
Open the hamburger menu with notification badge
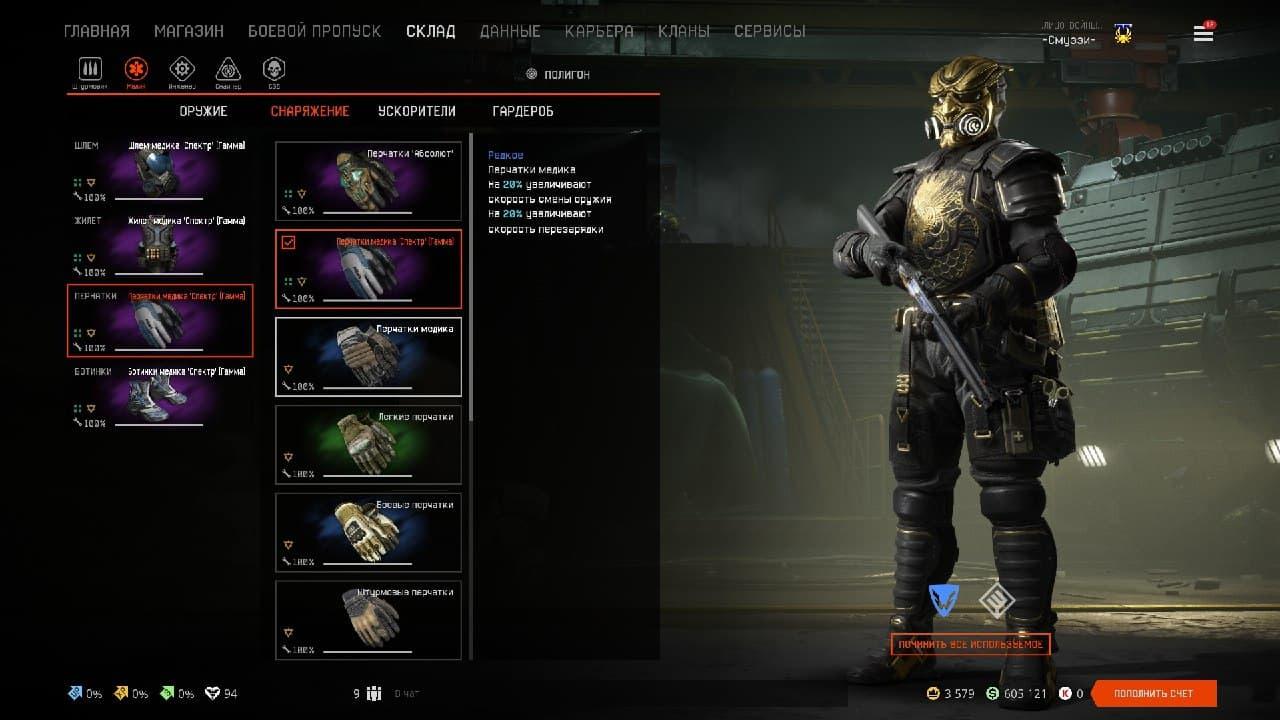pos(1203,34)
